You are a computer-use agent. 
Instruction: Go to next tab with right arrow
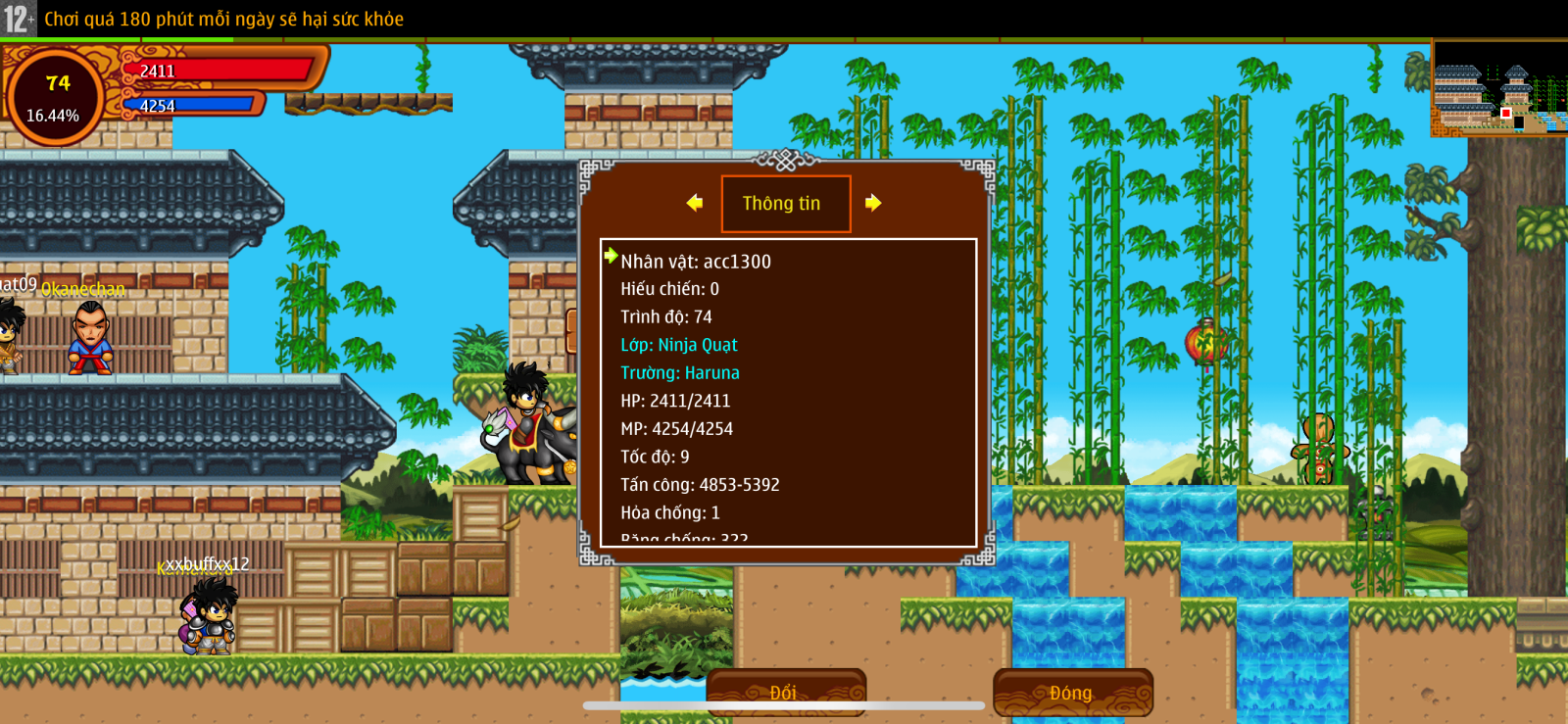coord(873,203)
